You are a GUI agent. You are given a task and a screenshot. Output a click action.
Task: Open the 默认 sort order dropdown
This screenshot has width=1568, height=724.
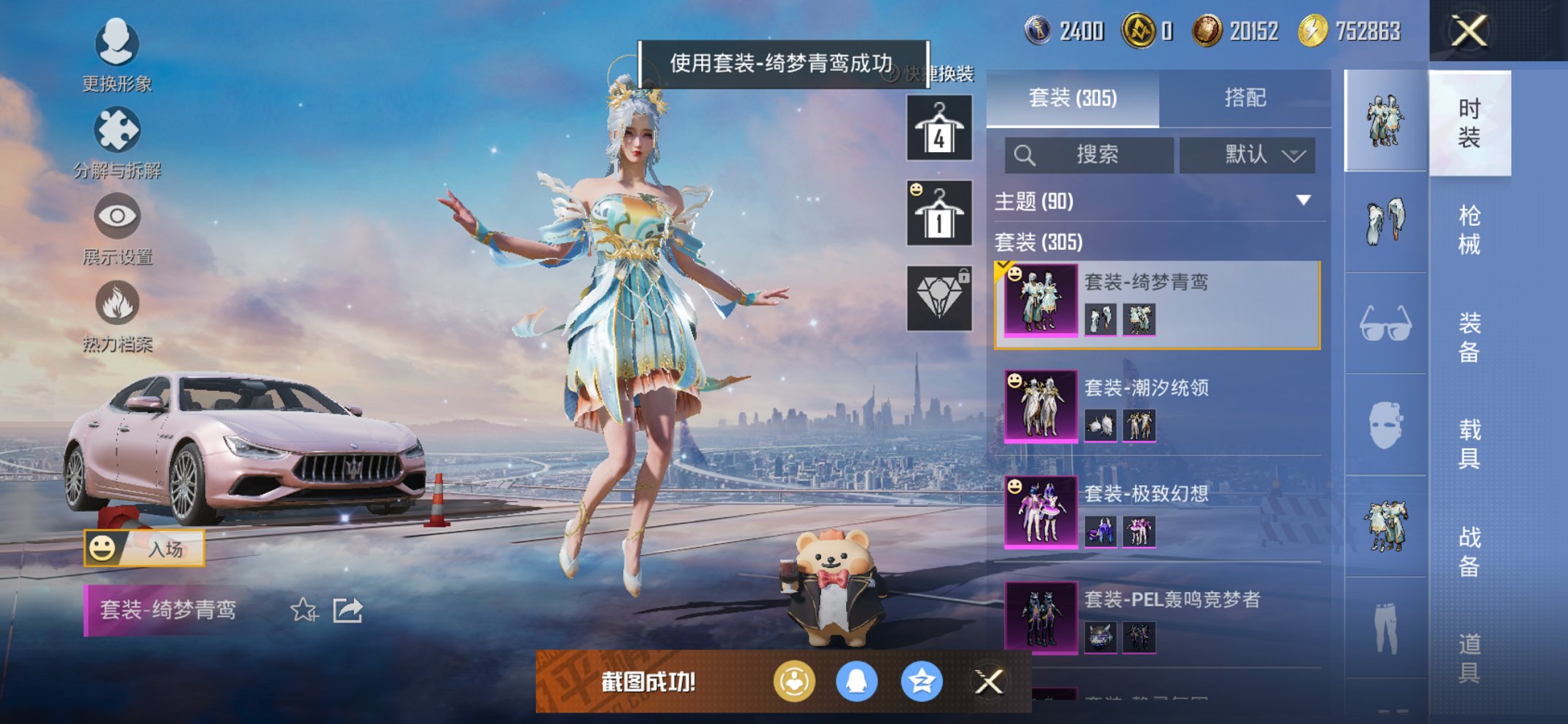point(1249,155)
